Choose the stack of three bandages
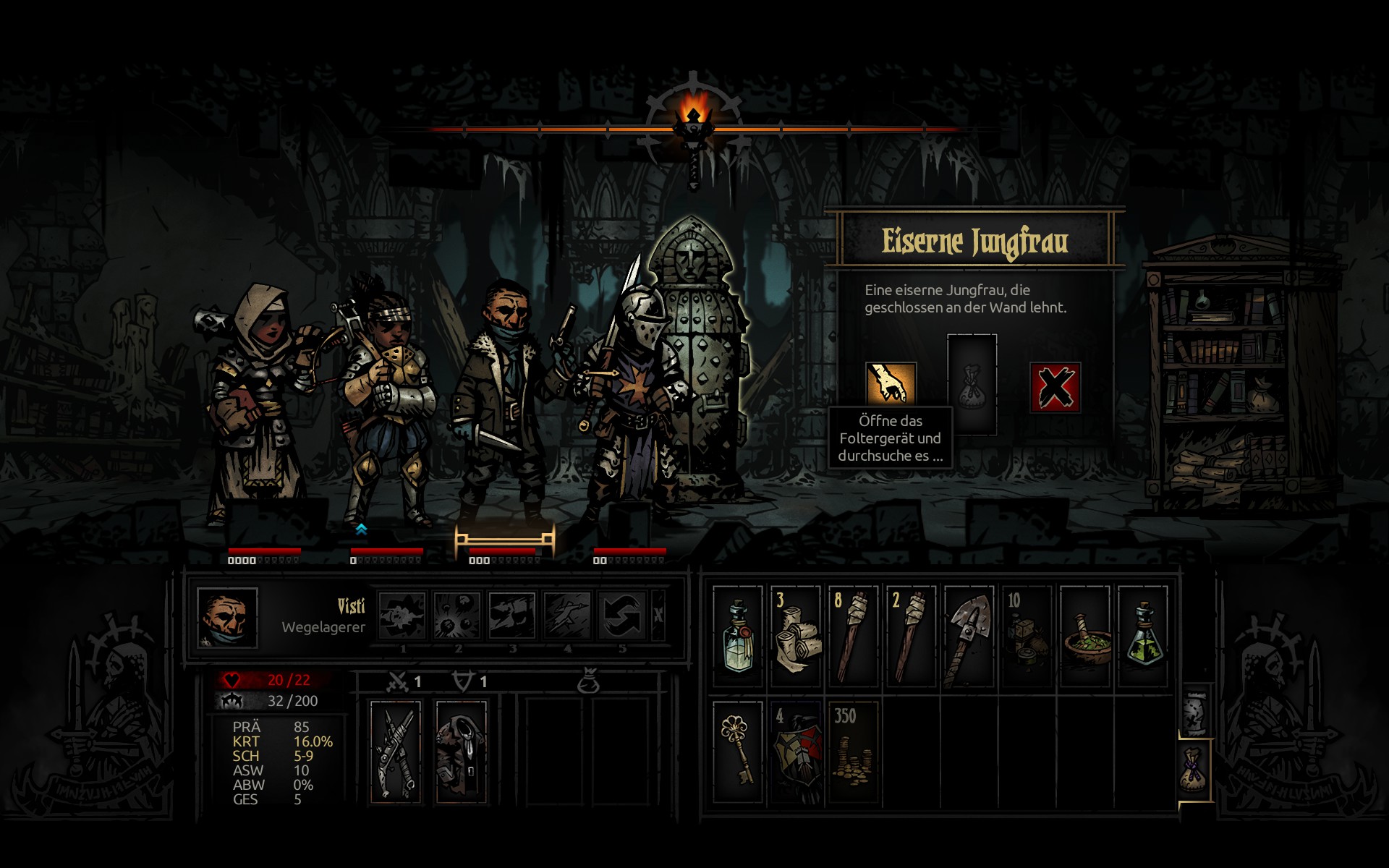 tap(796, 636)
